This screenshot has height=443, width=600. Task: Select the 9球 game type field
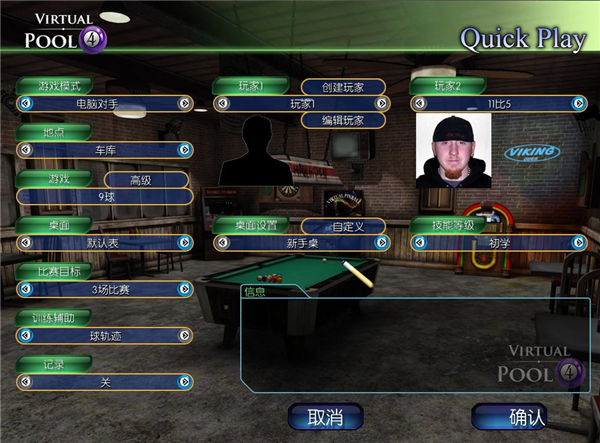[103, 196]
